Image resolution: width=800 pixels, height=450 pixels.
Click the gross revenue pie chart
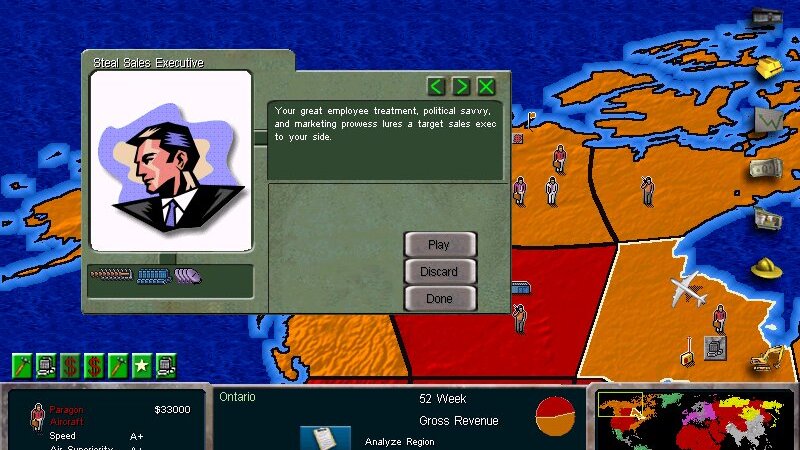point(555,415)
